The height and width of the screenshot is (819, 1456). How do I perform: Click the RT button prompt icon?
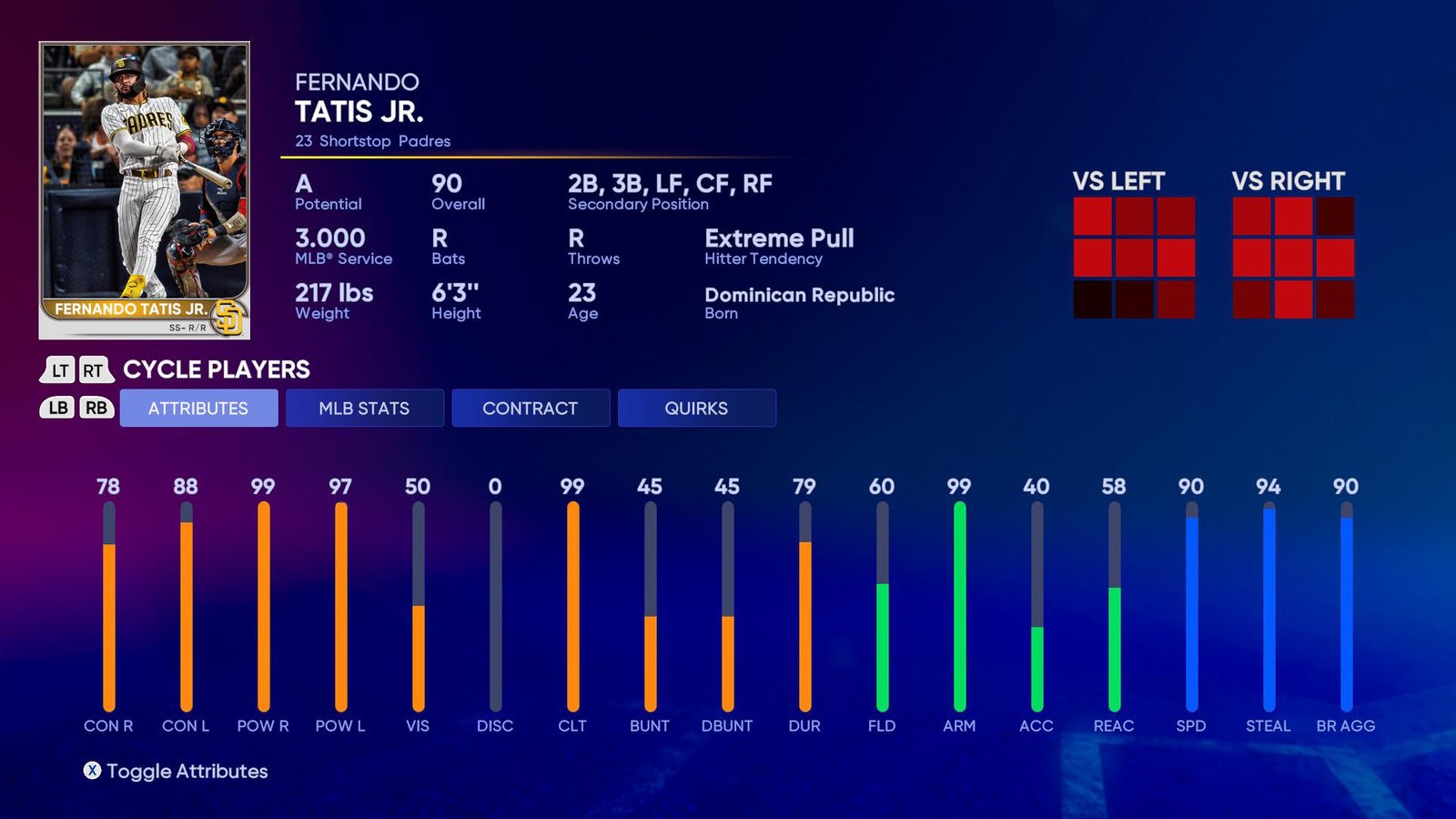tap(94, 369)
